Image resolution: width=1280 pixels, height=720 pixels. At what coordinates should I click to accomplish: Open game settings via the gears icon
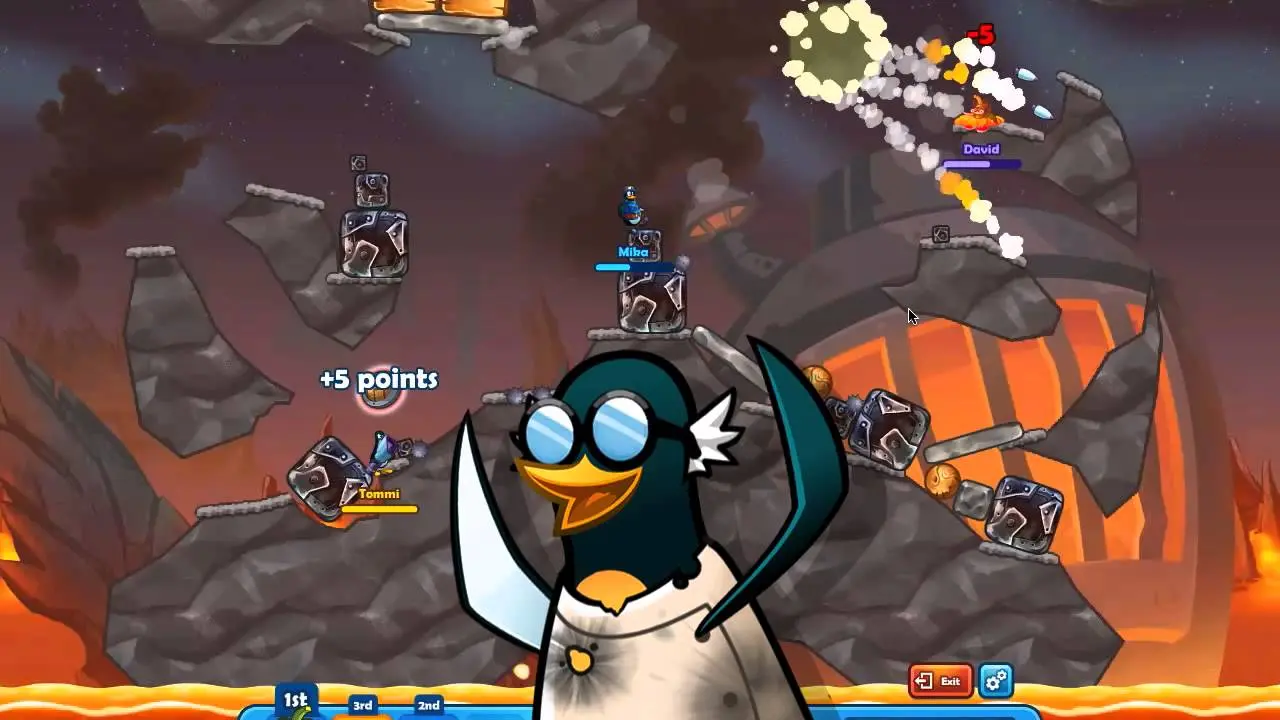click(x=994, y=681)
